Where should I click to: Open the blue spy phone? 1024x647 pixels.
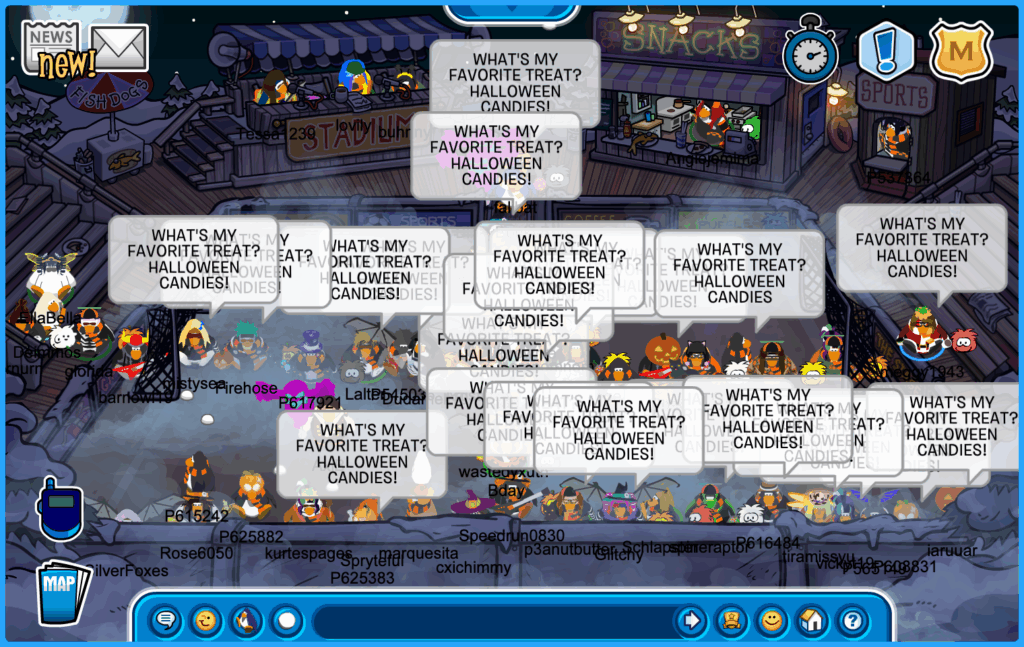(x=58, y=509)
